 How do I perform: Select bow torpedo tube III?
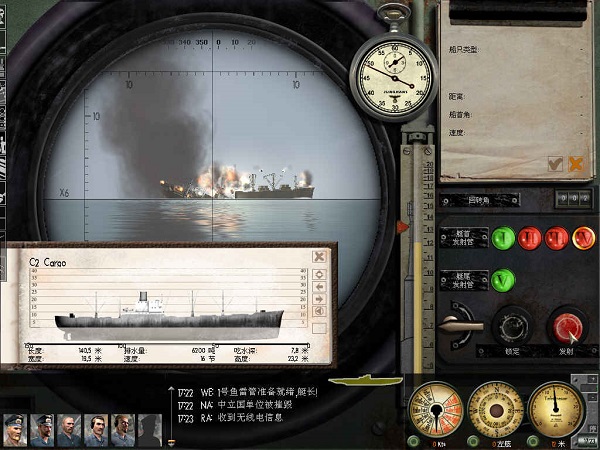556,238
